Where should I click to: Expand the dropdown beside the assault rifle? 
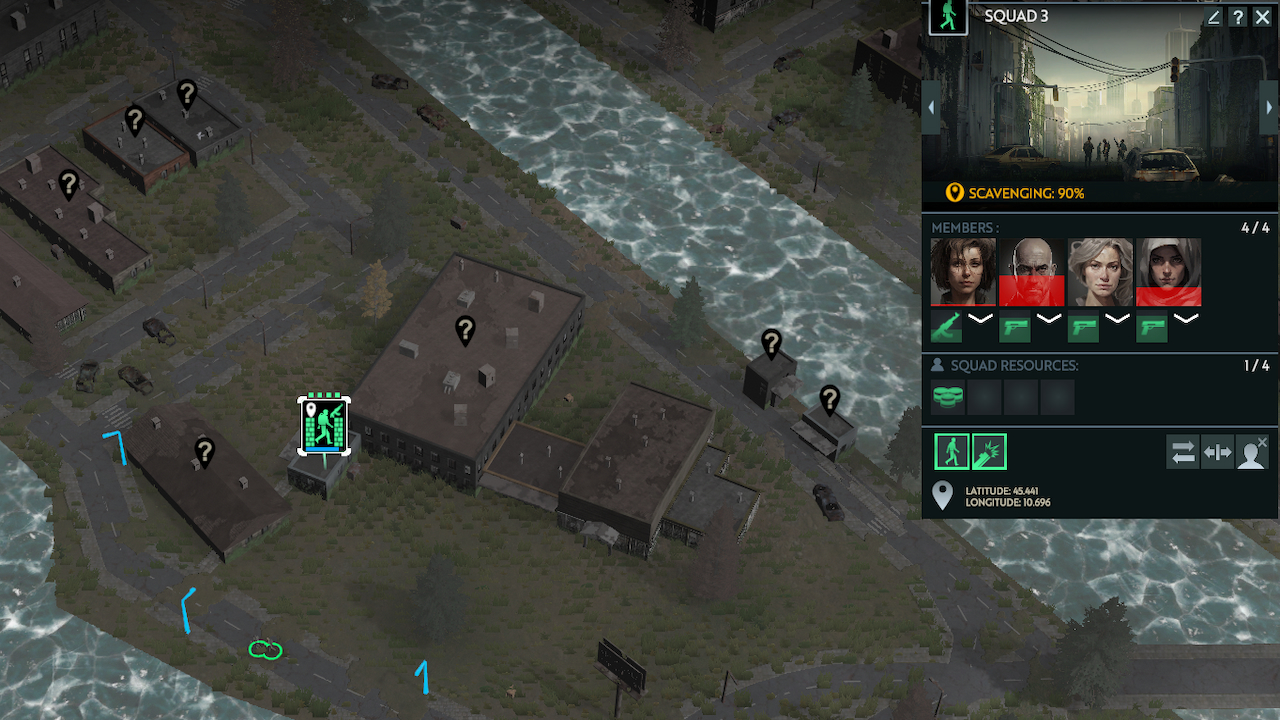(x=981, y=320)
